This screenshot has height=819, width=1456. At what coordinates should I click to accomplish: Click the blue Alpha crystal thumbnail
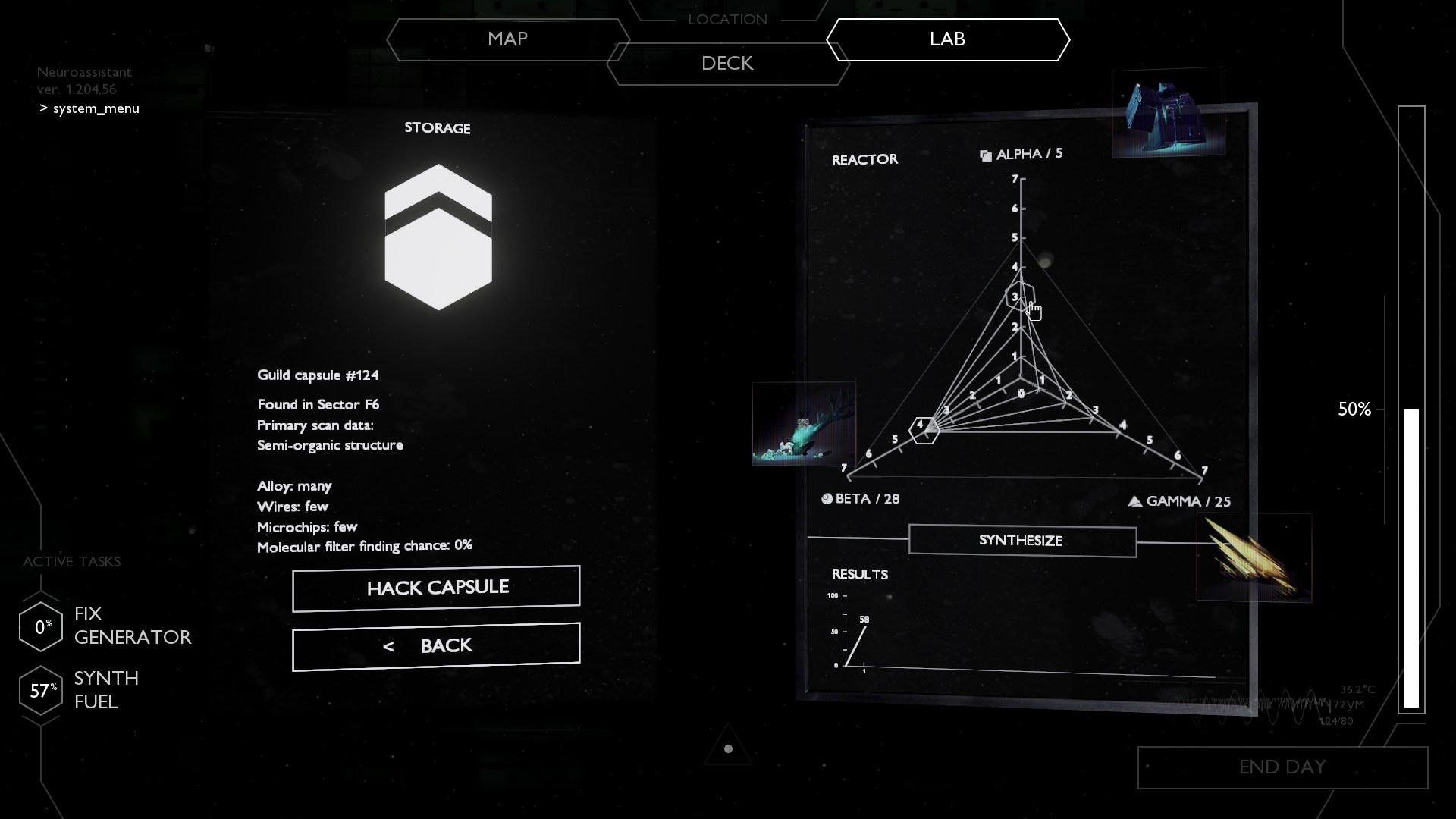coord(1168,113)
